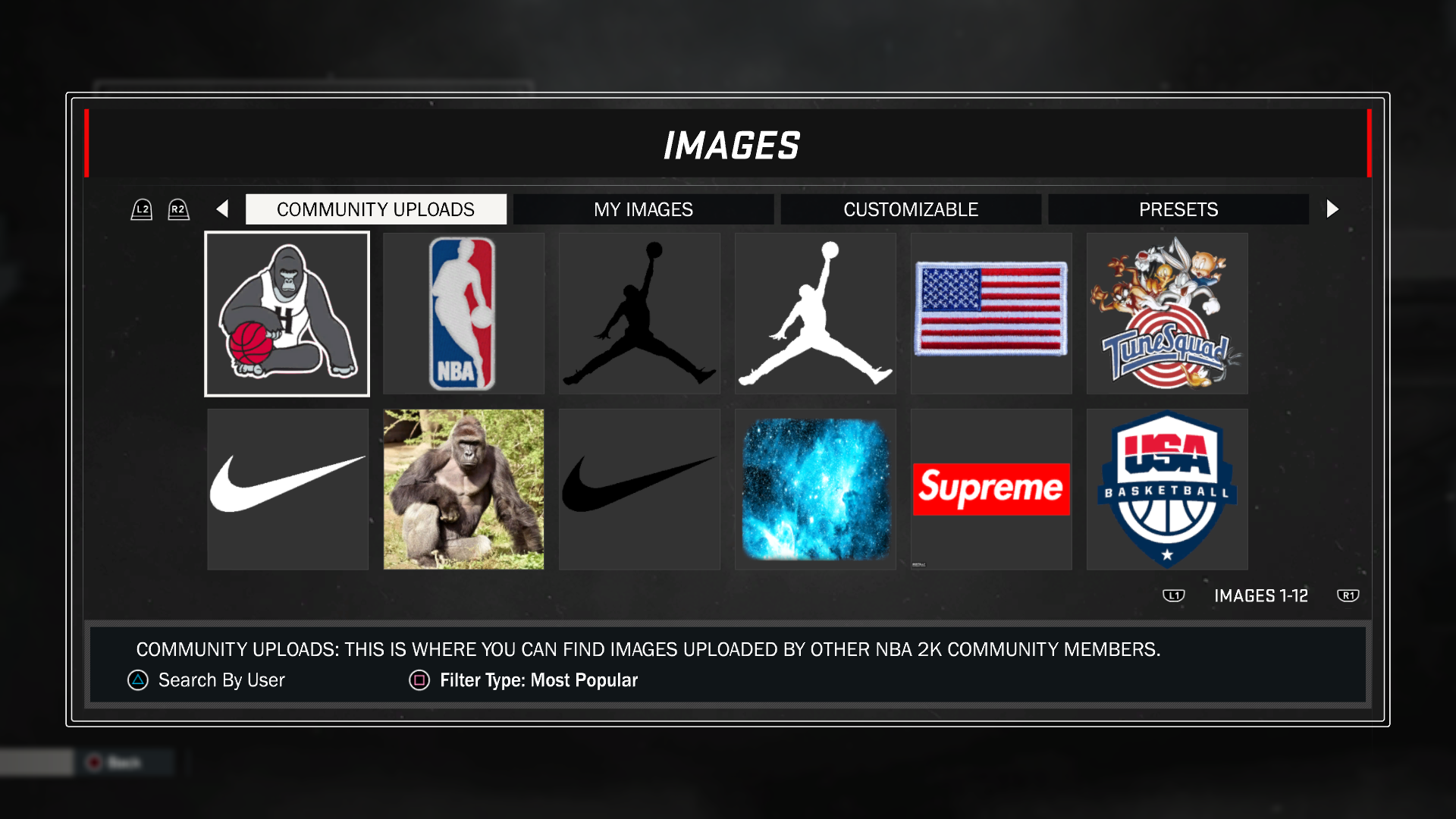This screenshot has width=1456, height=819.
Task: Click the Triangle icon beside Search By User
Action: pos(136,680)
